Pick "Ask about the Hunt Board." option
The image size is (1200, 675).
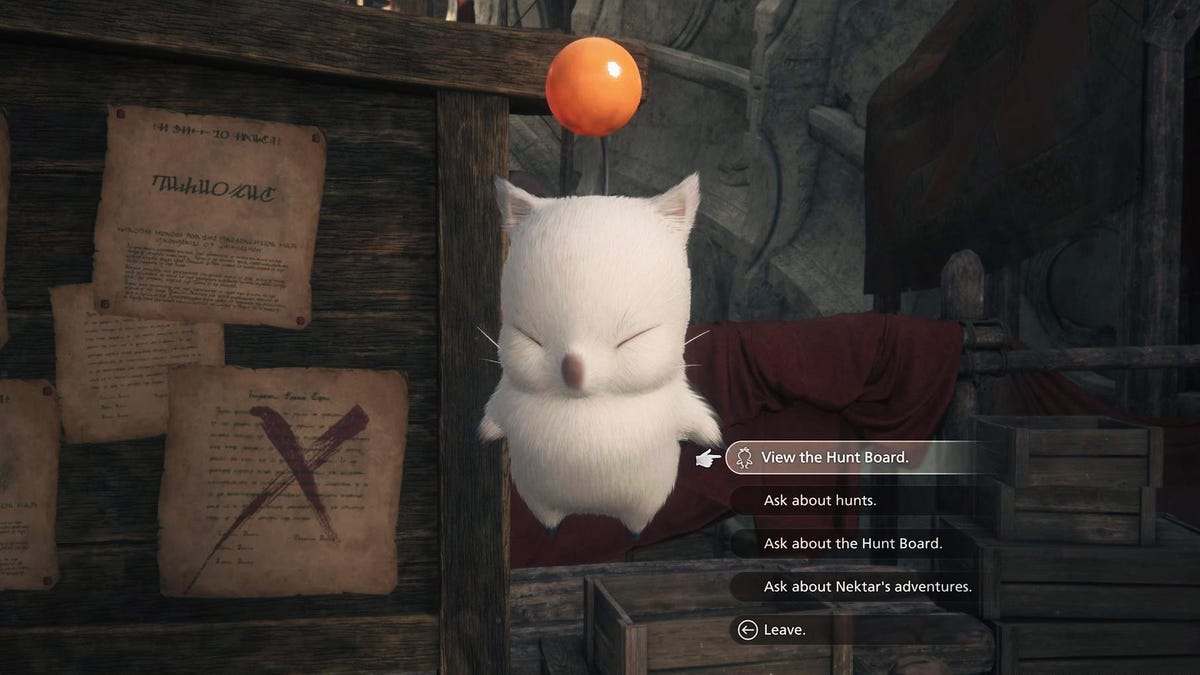852,543
